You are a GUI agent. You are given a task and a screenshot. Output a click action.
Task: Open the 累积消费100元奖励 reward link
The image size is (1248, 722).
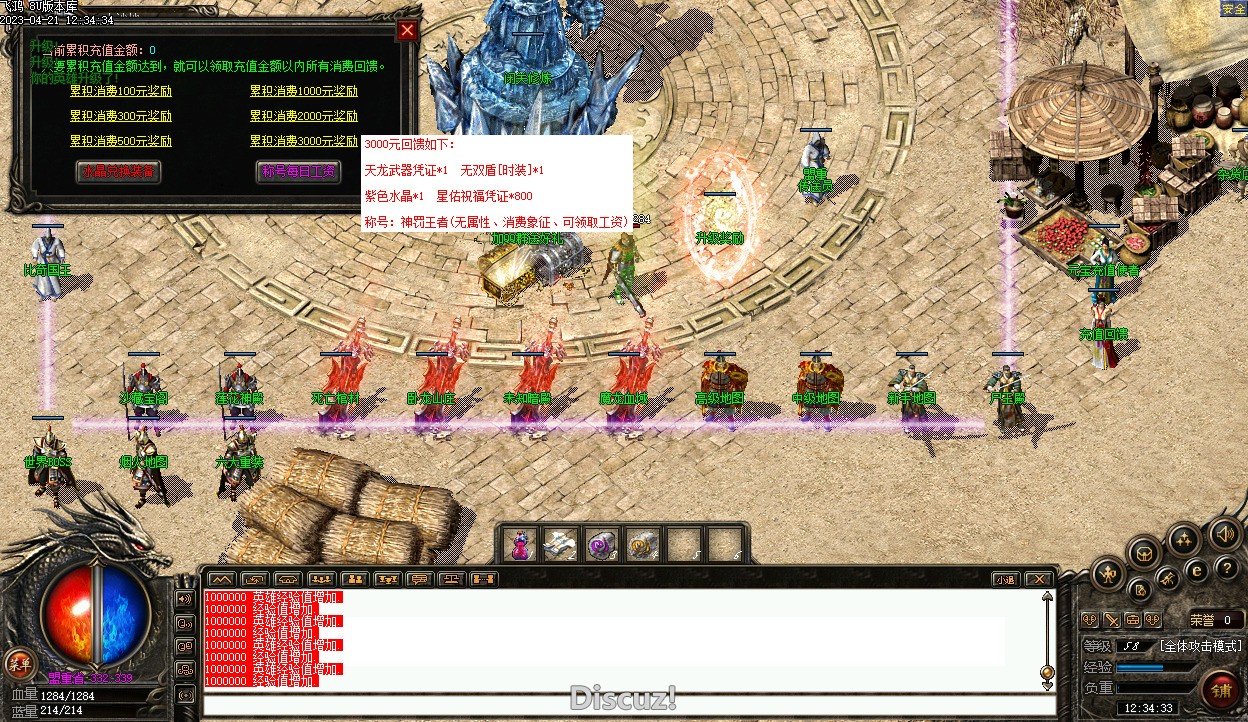tap(121, 91)
